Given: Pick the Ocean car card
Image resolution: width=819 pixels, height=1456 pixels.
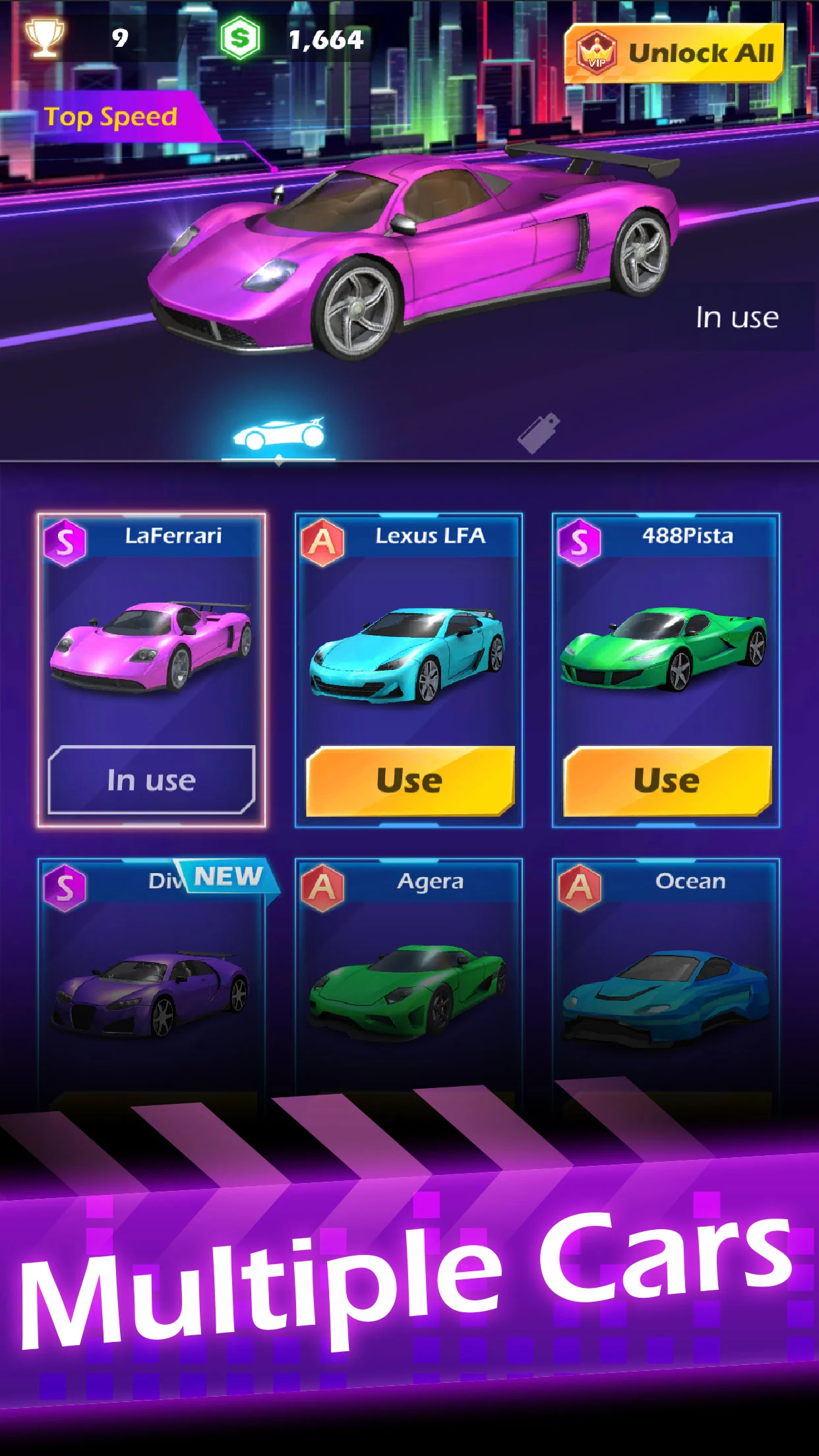Looking at the screenshot, I should click(666, 983).
